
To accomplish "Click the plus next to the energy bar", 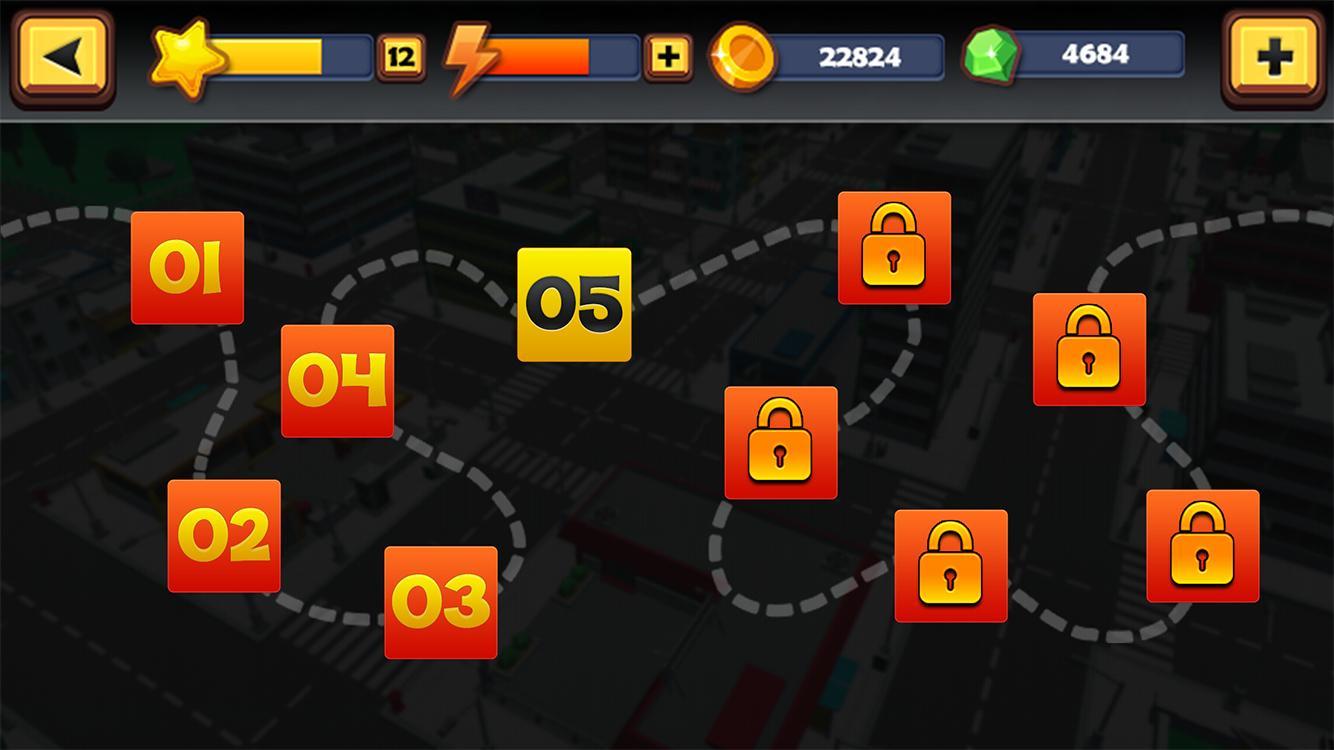I will (668, 56).
